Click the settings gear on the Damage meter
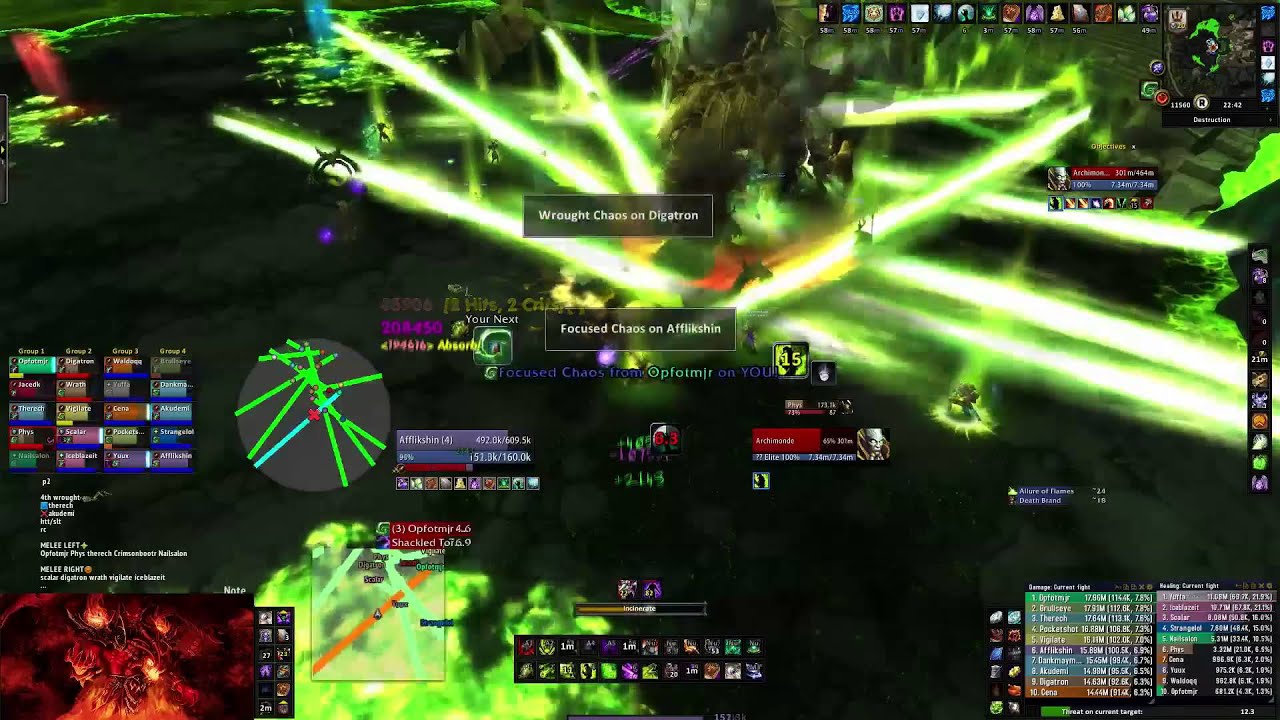 1149,587
